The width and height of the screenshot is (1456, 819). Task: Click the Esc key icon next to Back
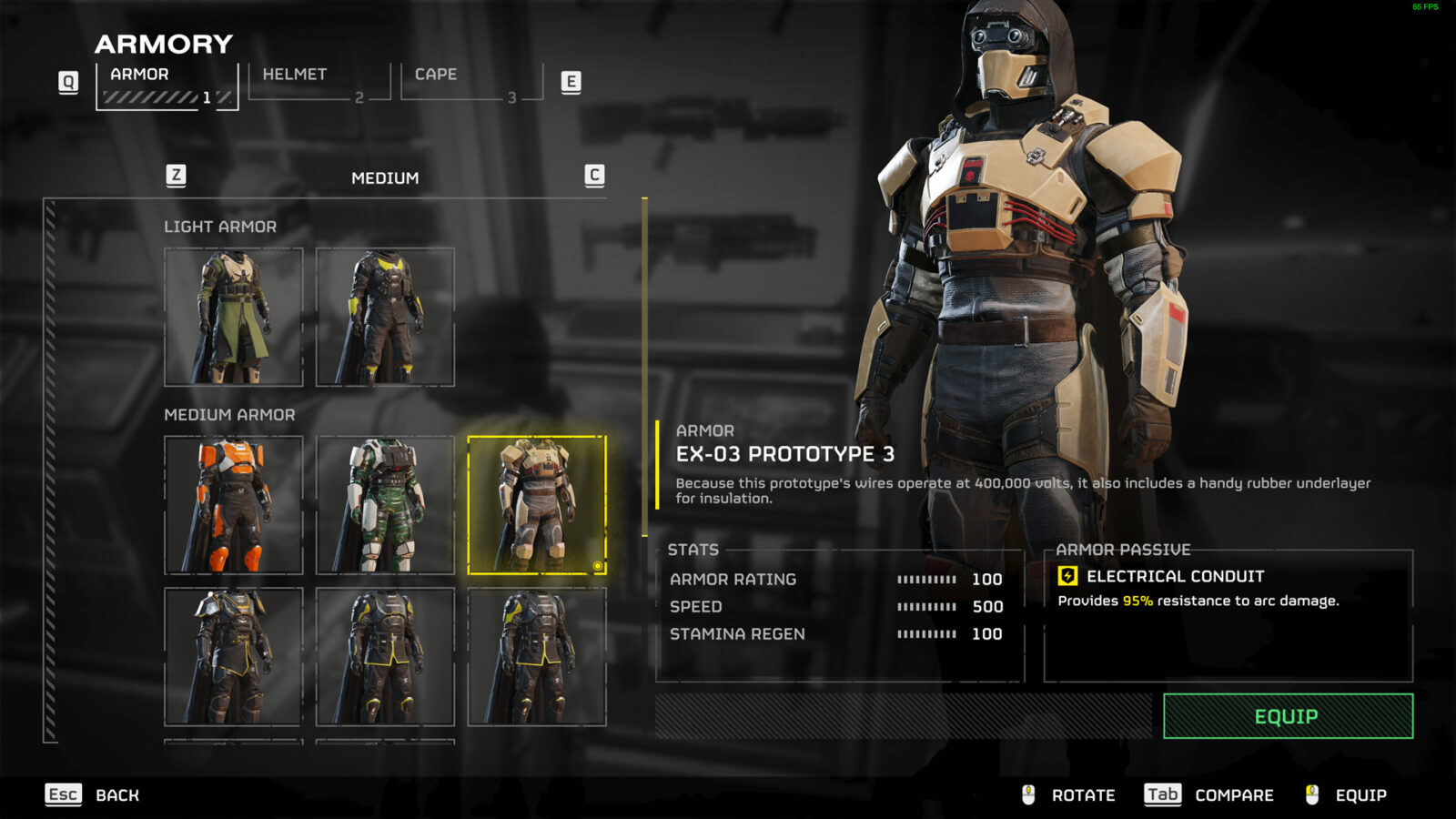click(x=61, y=794)
